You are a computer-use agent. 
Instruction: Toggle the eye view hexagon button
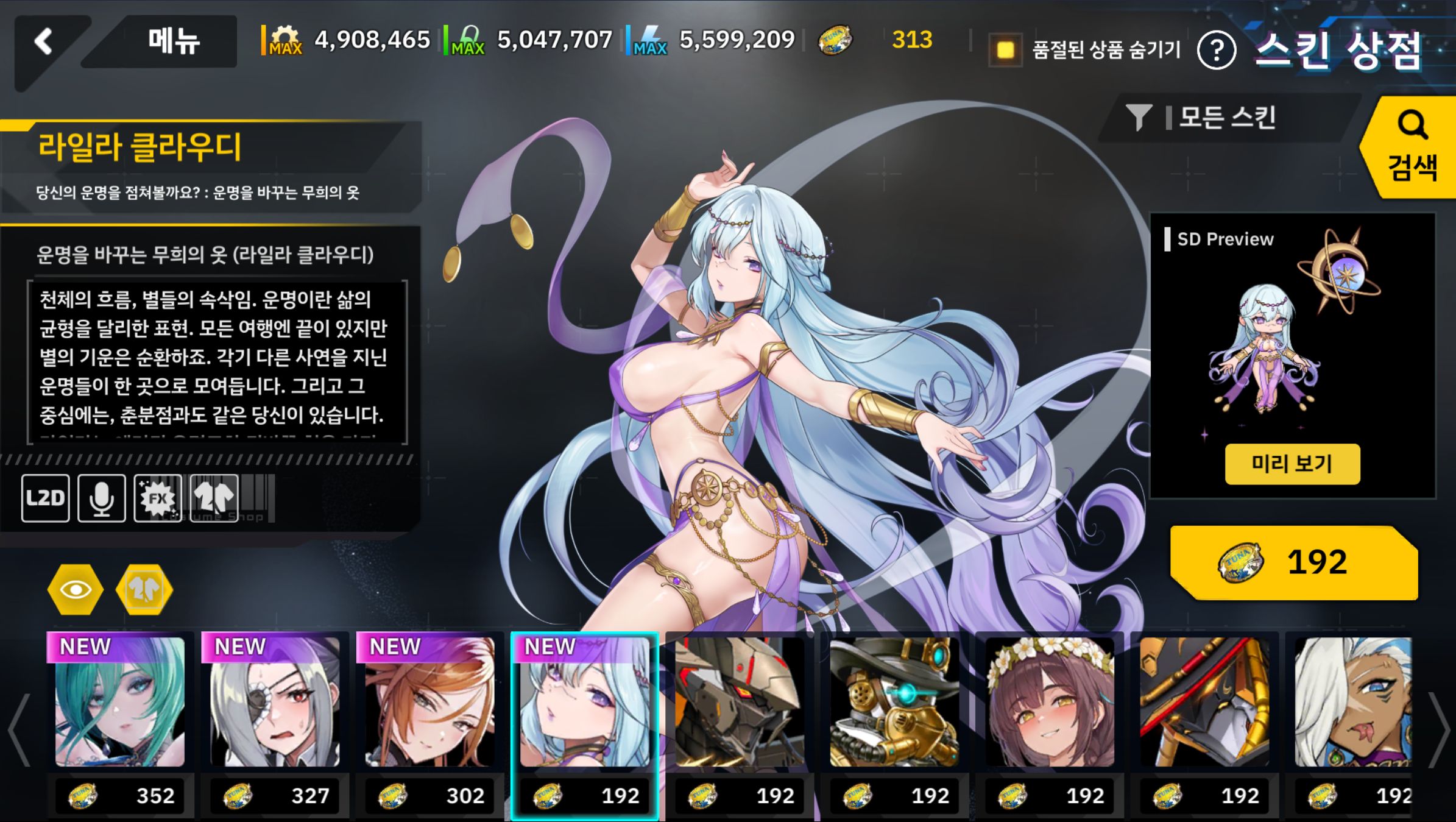pyautogui.click(x=76, y=590)
